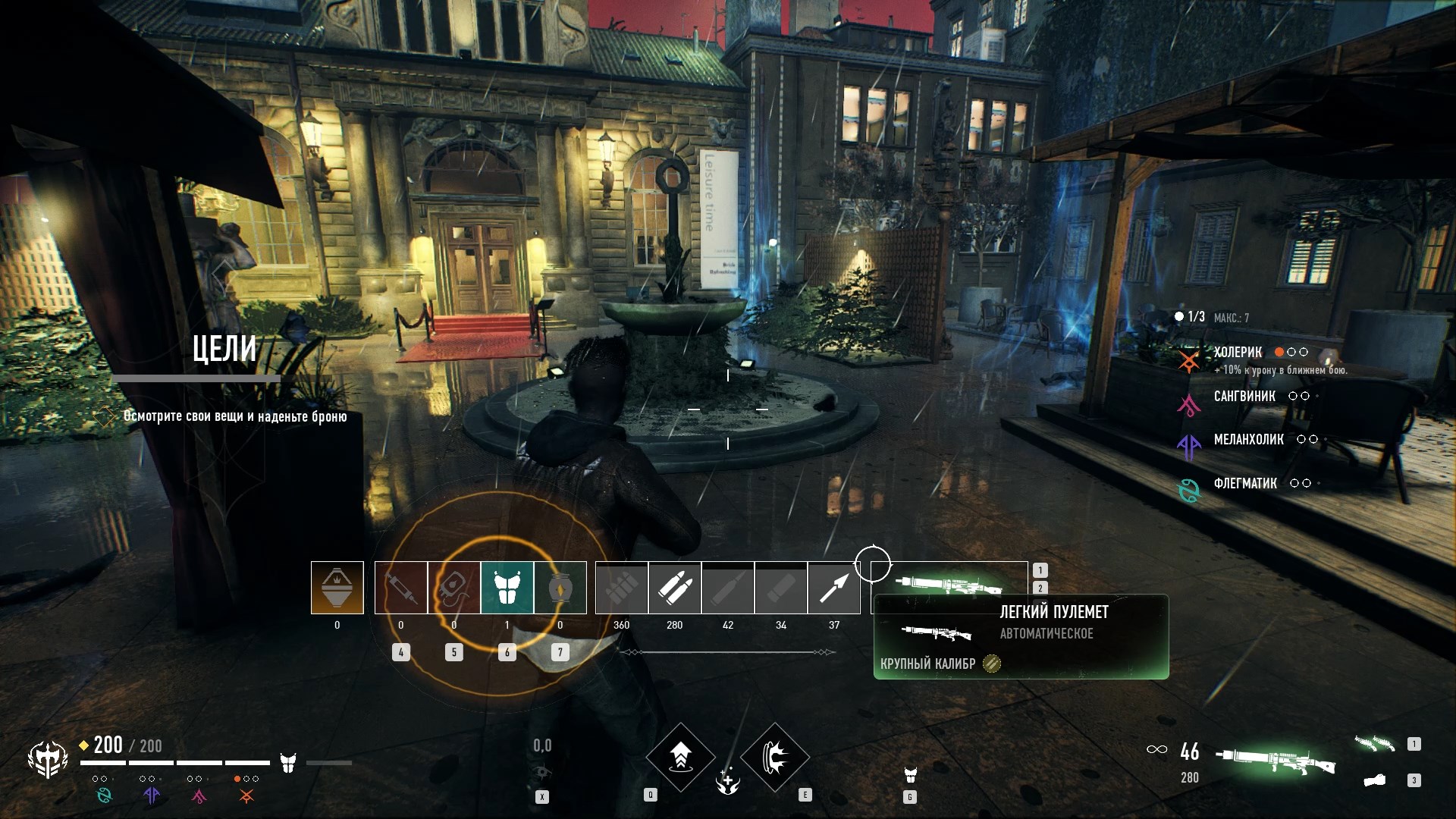Click the Холерик blood type entry
This screenshot has width=1456, height=819.
tap(1238, 353)
